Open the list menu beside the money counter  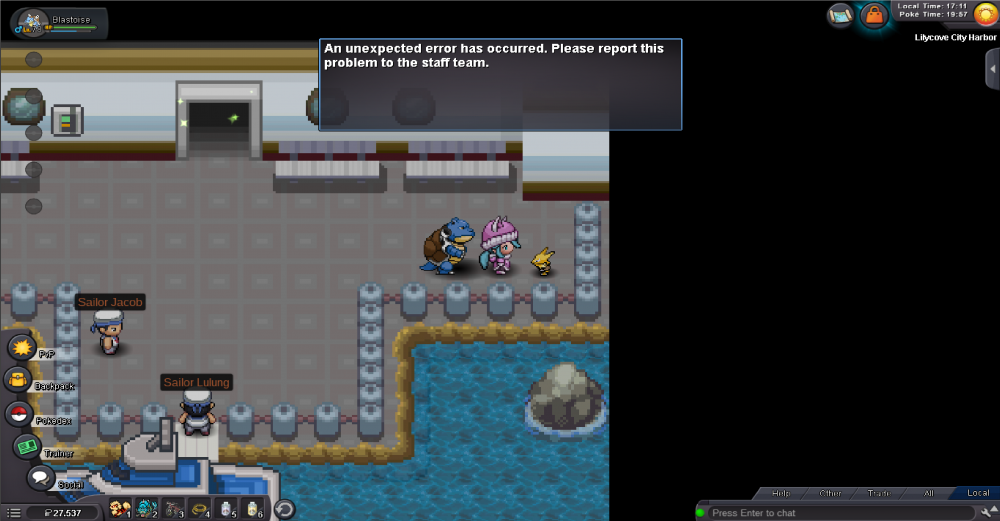point(13,512)
